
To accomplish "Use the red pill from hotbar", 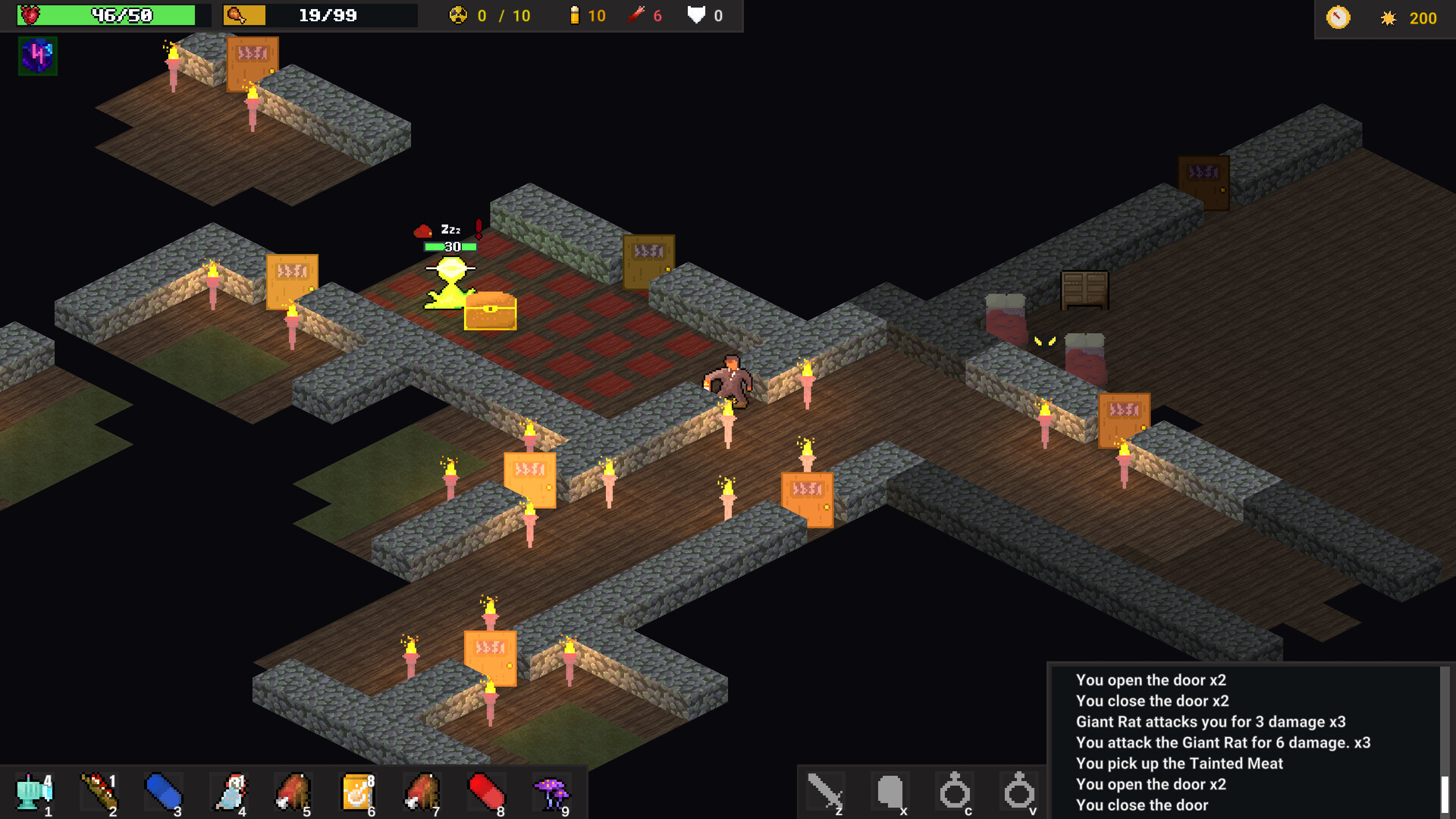I will 487,792.
